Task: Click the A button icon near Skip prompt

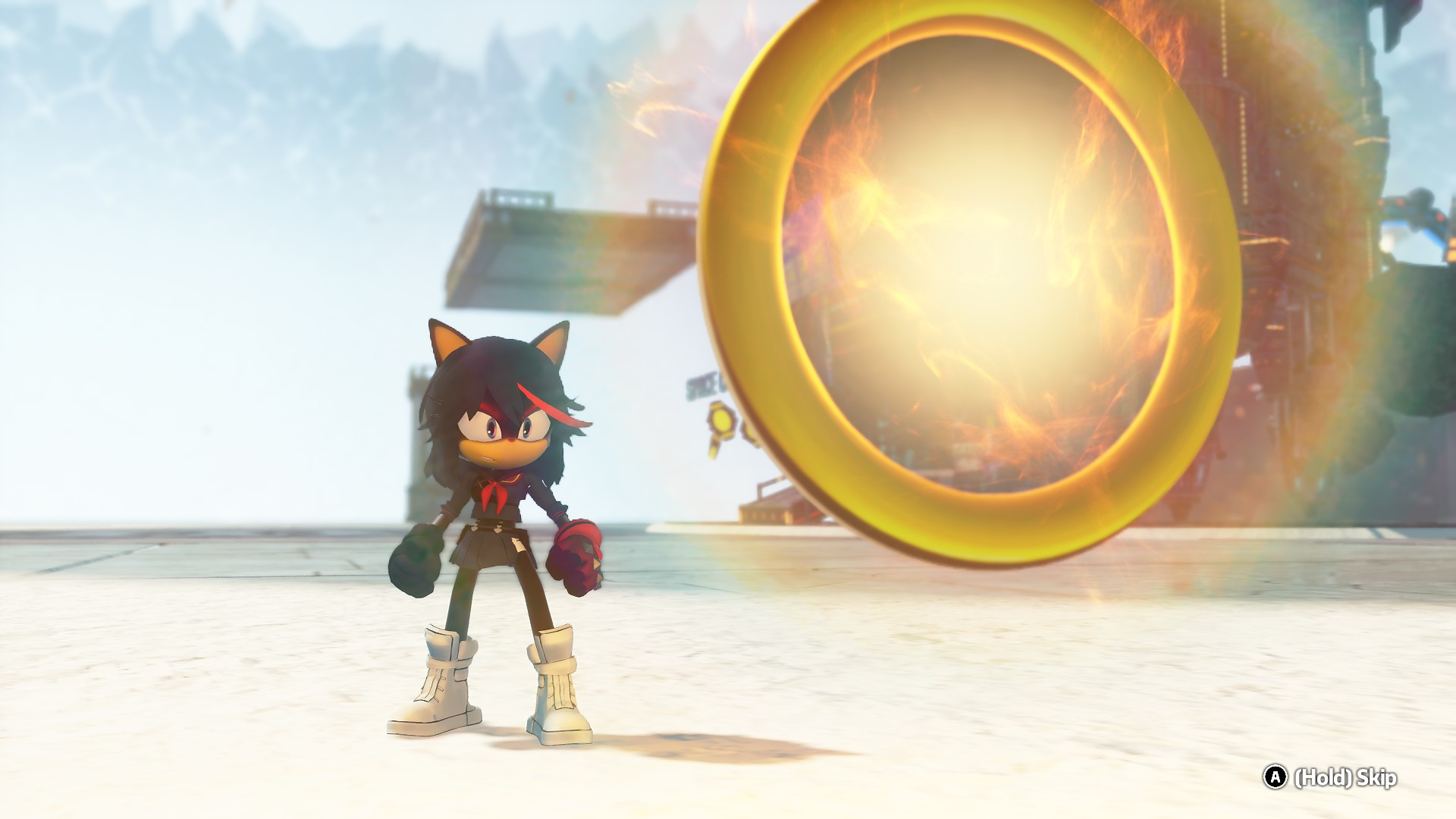Action: point(1275,776)
